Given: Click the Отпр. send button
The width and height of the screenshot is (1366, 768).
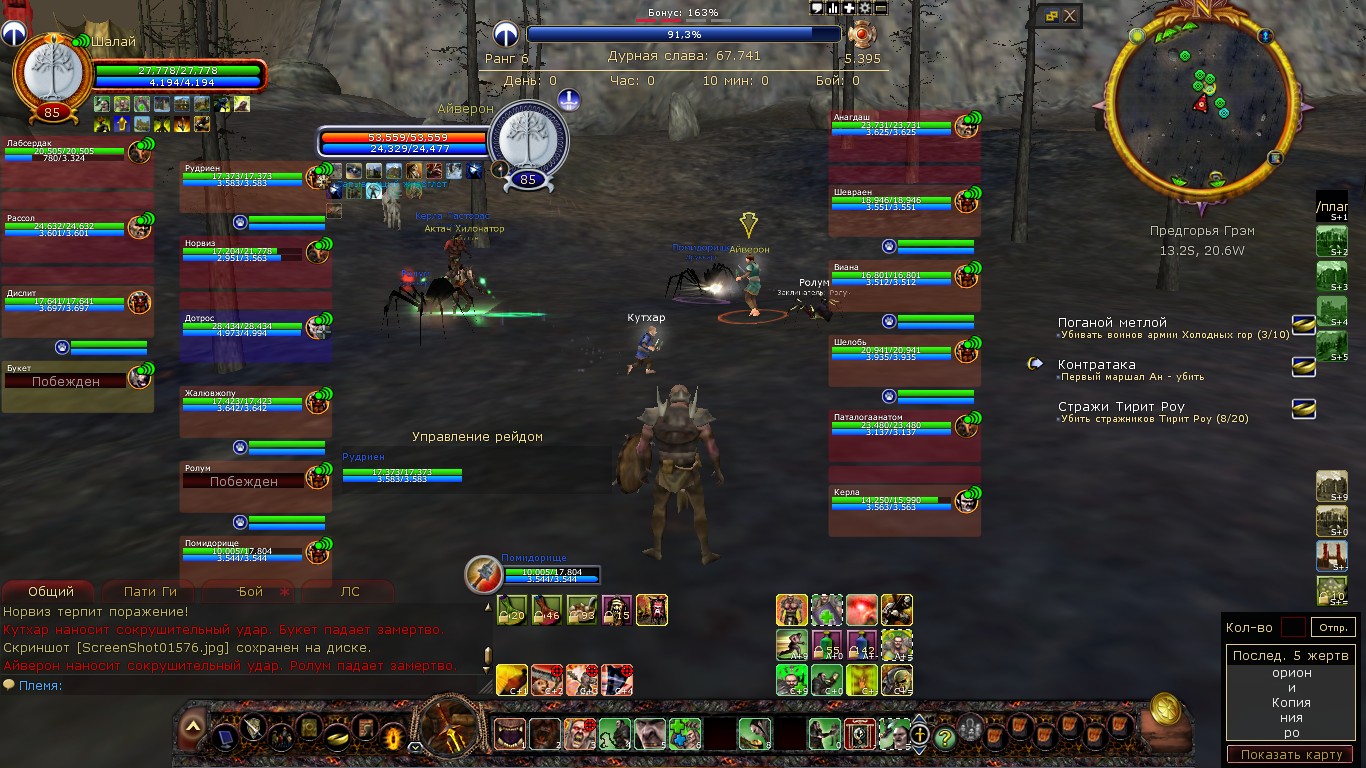Looking at the screenshot, I should point(1335,628).
